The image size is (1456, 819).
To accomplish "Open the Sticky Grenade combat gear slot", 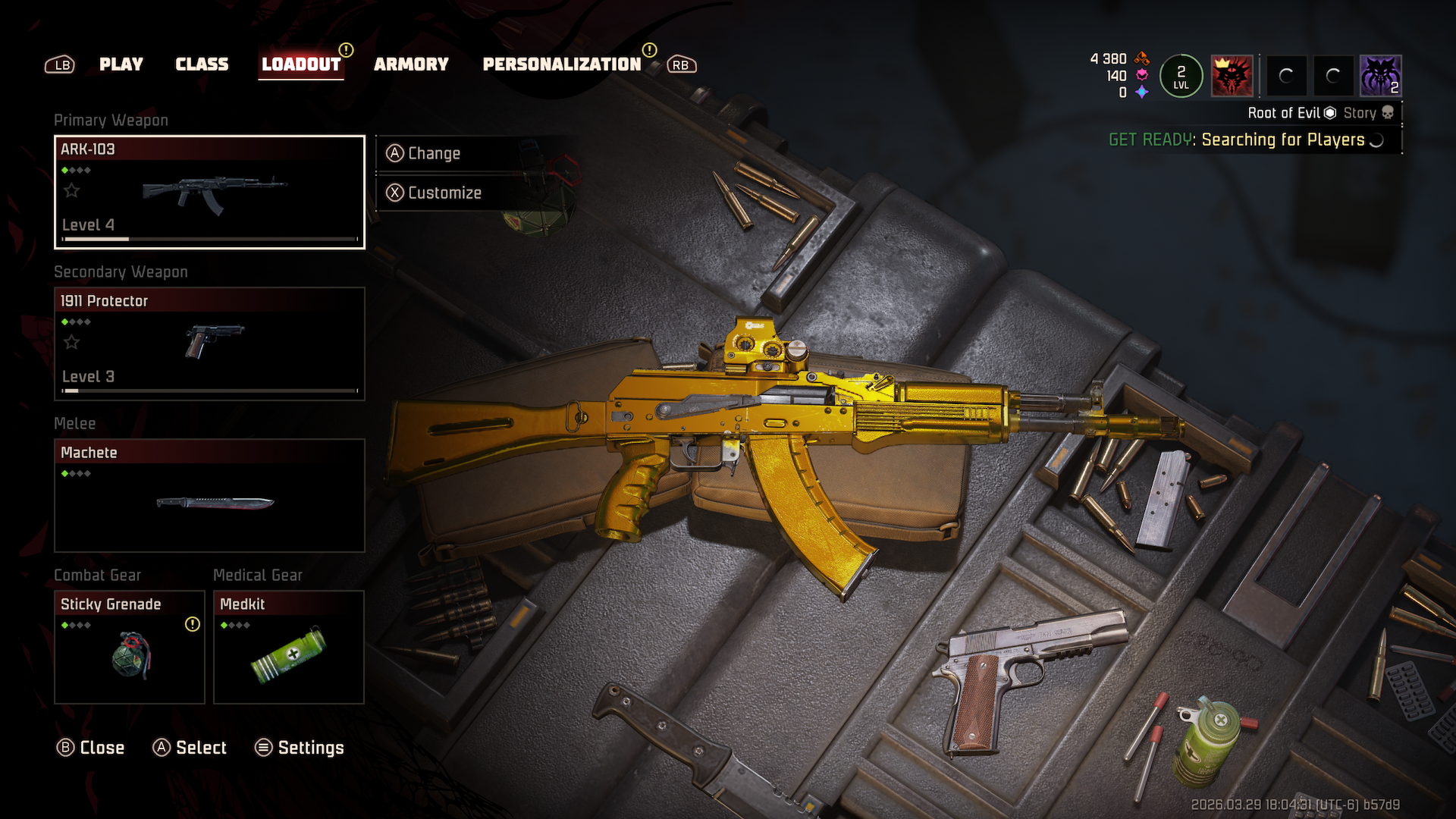I will coord(130,647).
